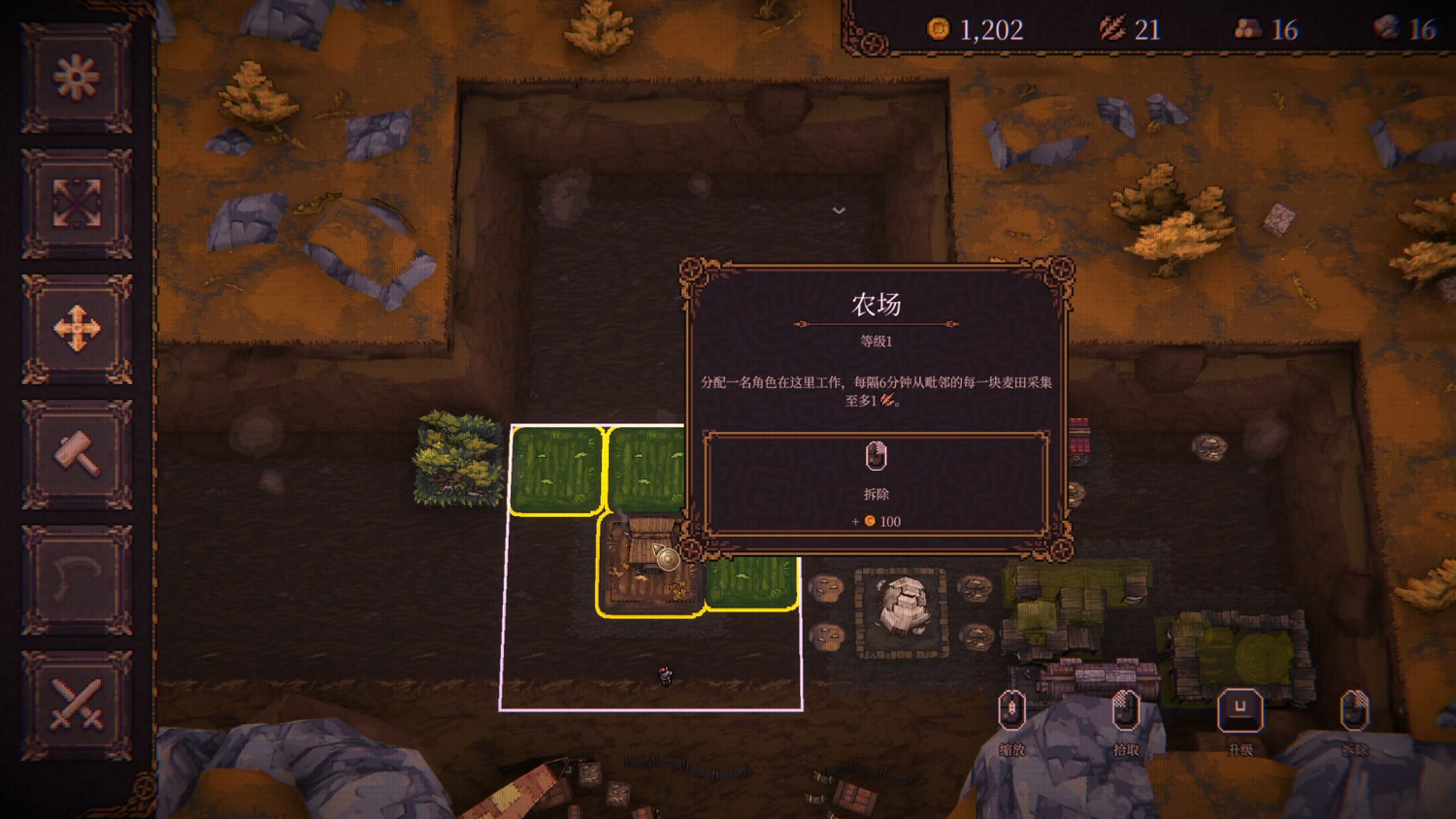The image size is (1456, 819).
Task: Expand the chevron above the Farm dialog
Action: tap(838, 211)
